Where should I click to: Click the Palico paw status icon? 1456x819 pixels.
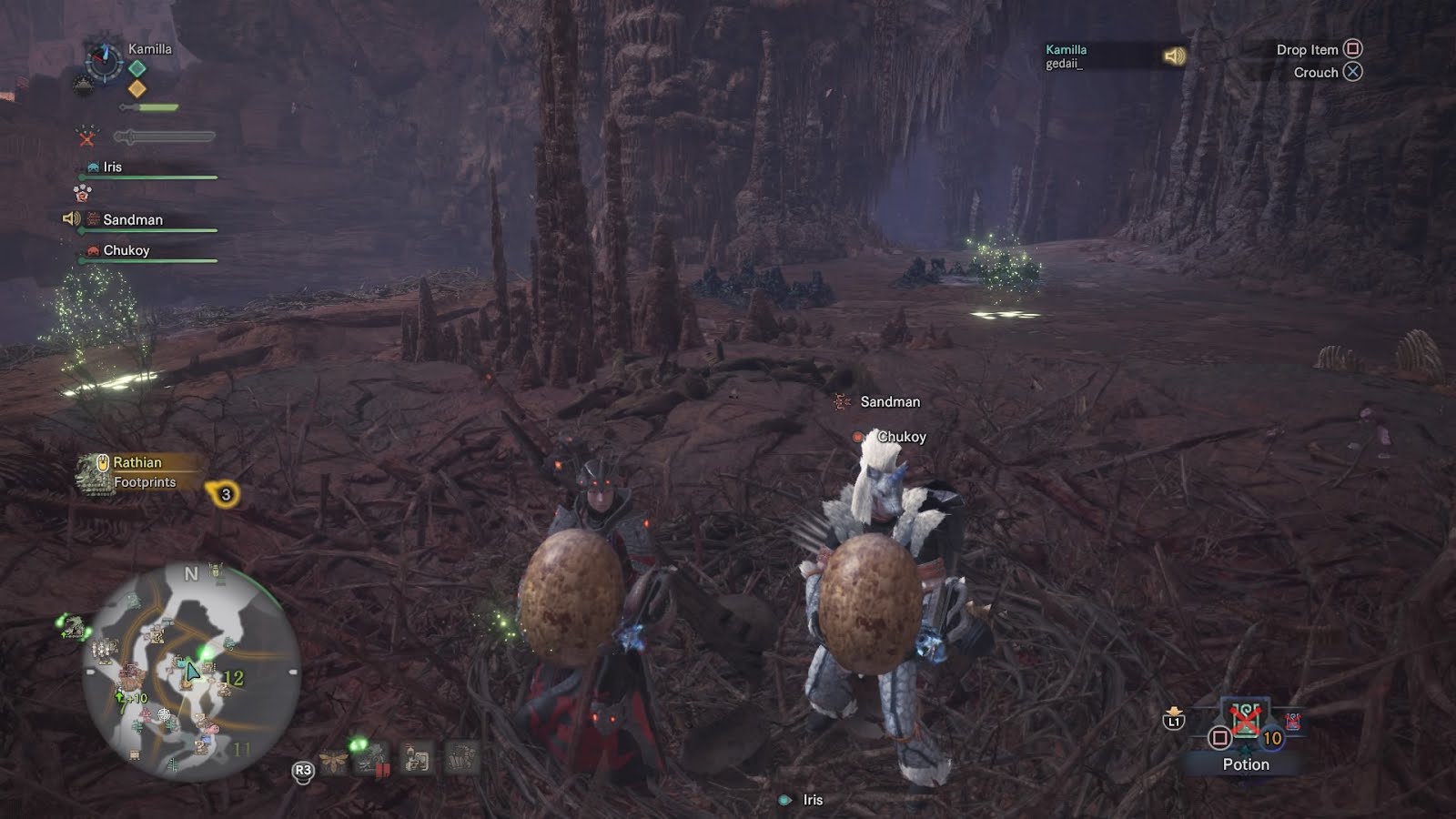pyautogui.click(x=82, y=193)
